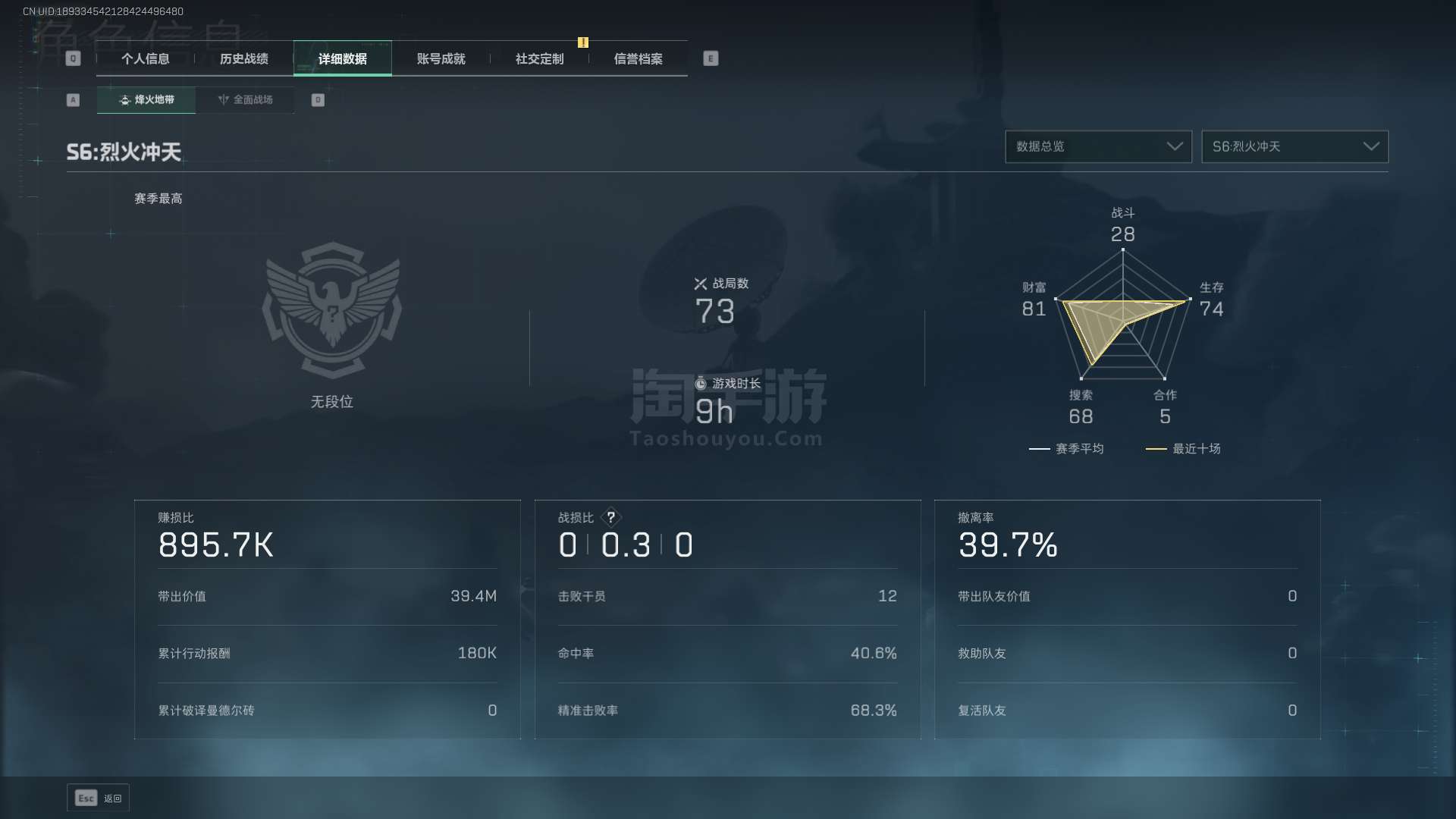Click the 返回 back button
The width and height of the screenshot is (1456, 819).
click(x=99, y=798)
